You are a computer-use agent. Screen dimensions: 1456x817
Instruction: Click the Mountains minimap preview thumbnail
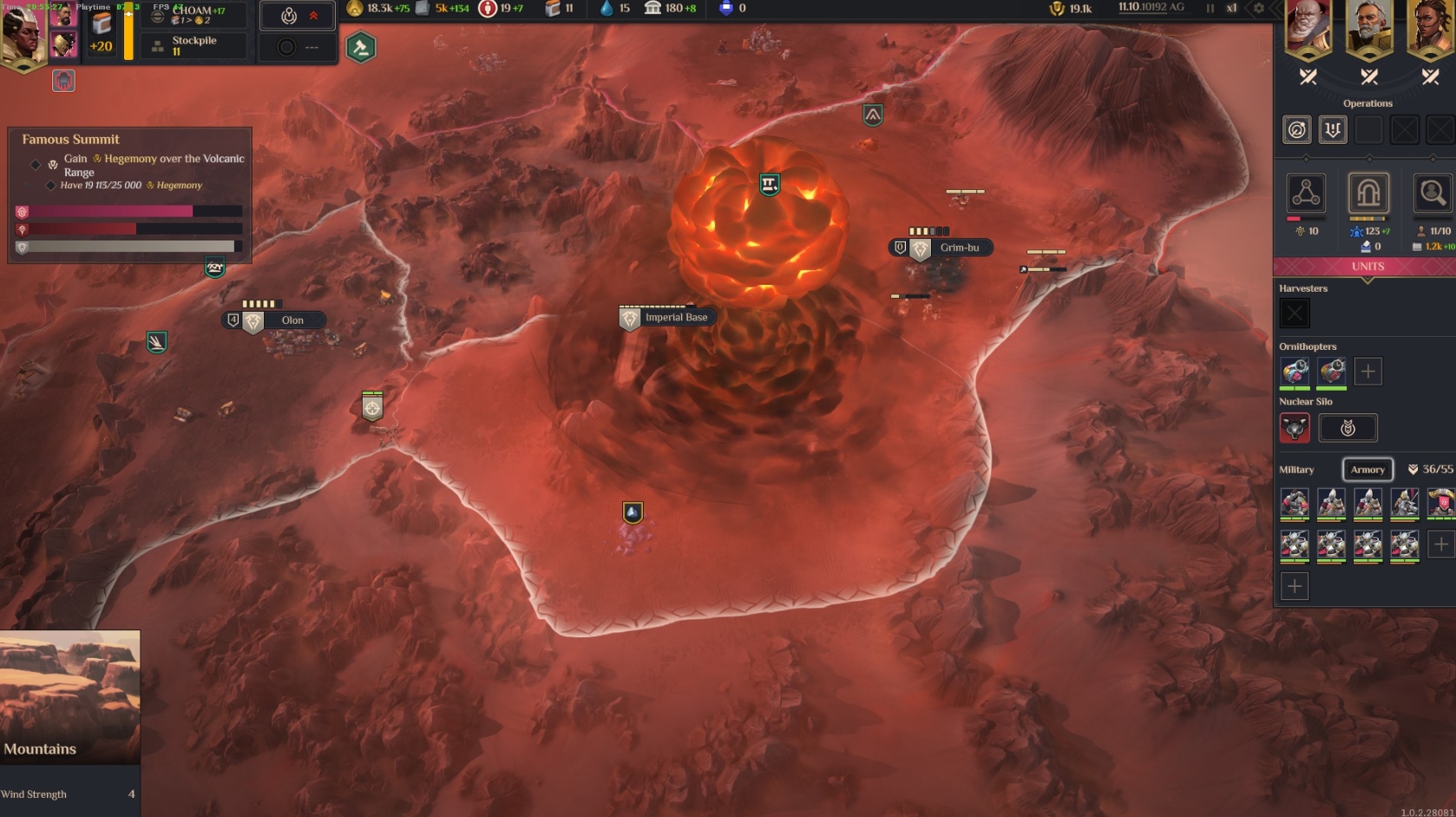point(69,695)
